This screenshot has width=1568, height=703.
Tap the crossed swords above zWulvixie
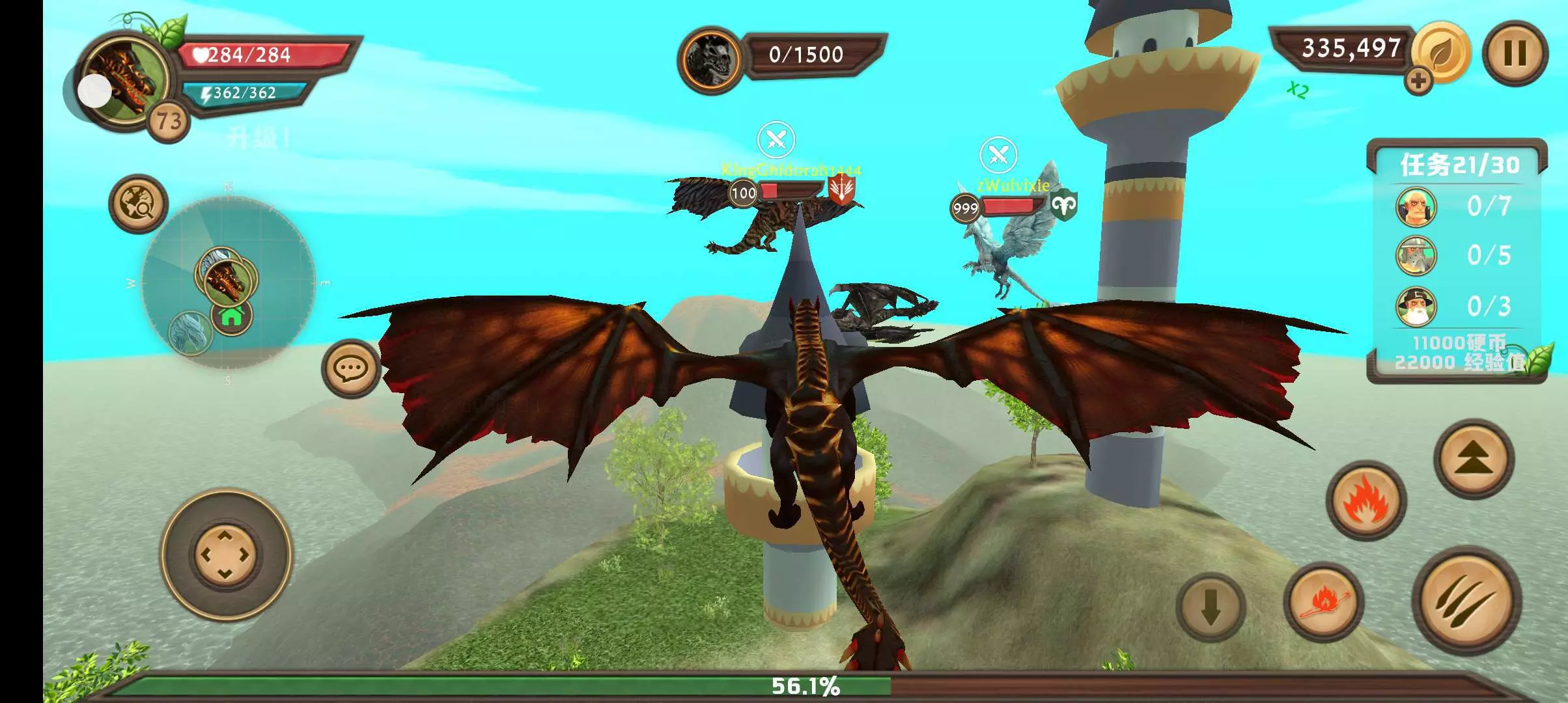[x=998, y=155]
